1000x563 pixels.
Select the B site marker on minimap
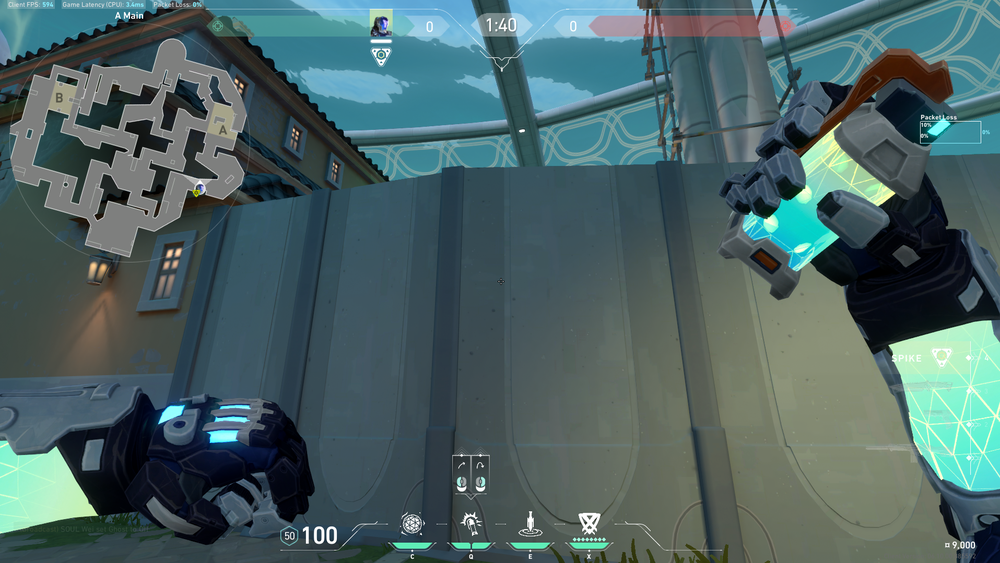60,98
